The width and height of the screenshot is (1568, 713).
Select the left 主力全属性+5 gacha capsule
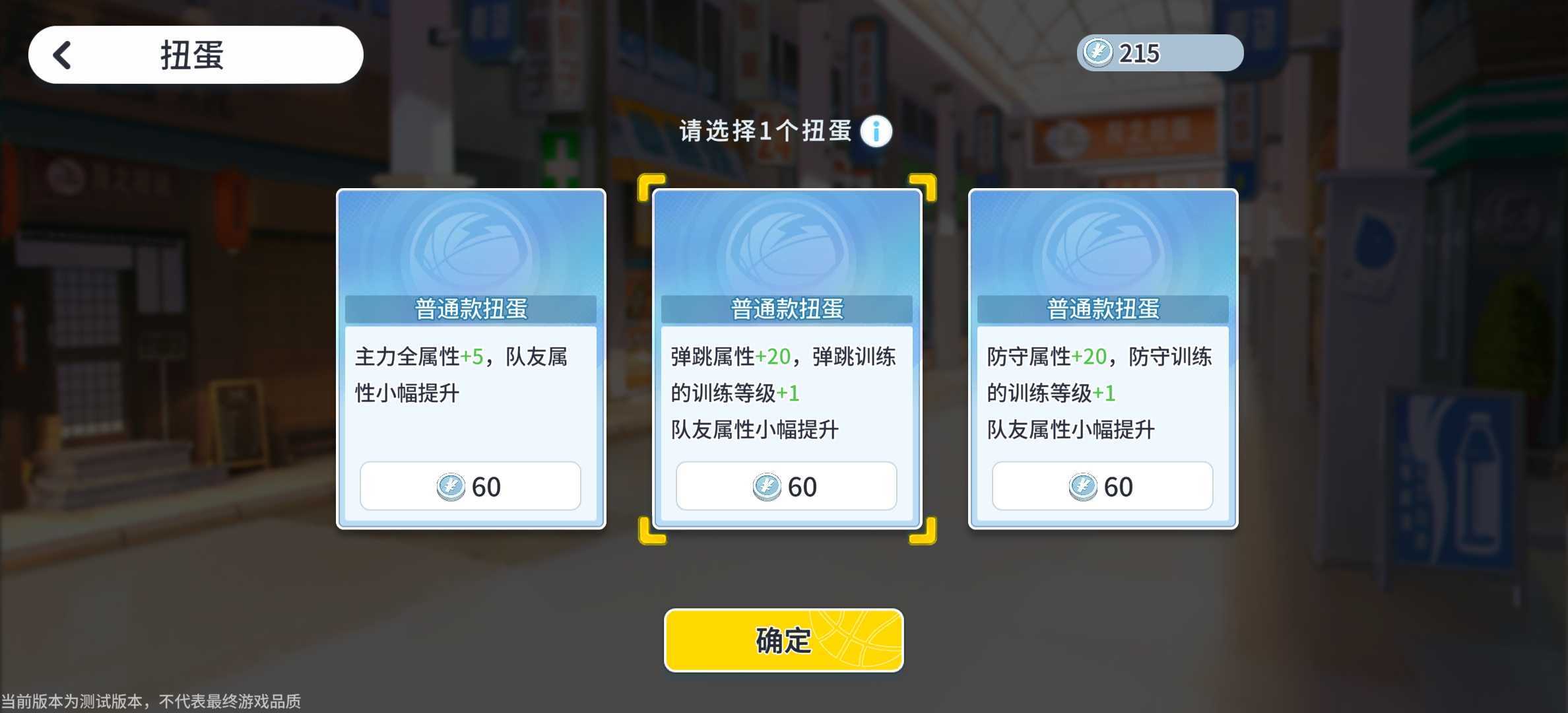pos(471,360)
